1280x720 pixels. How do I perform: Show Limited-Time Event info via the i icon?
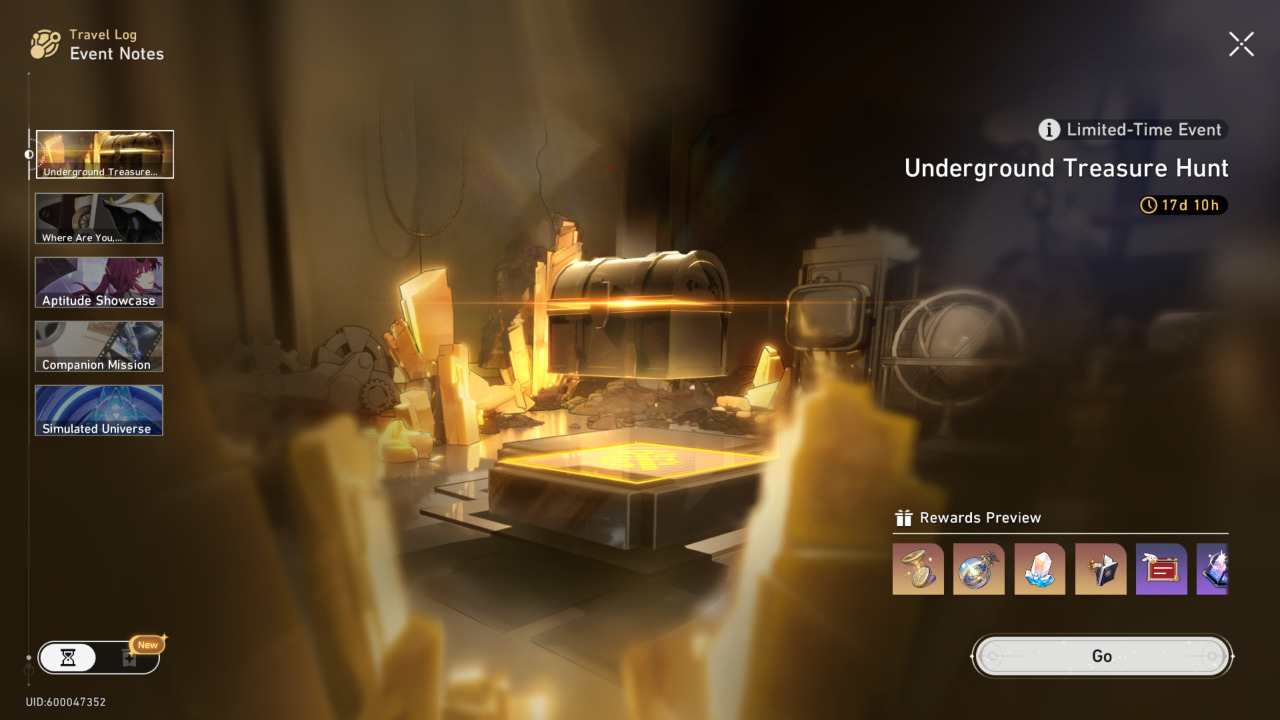point(1049,129)
